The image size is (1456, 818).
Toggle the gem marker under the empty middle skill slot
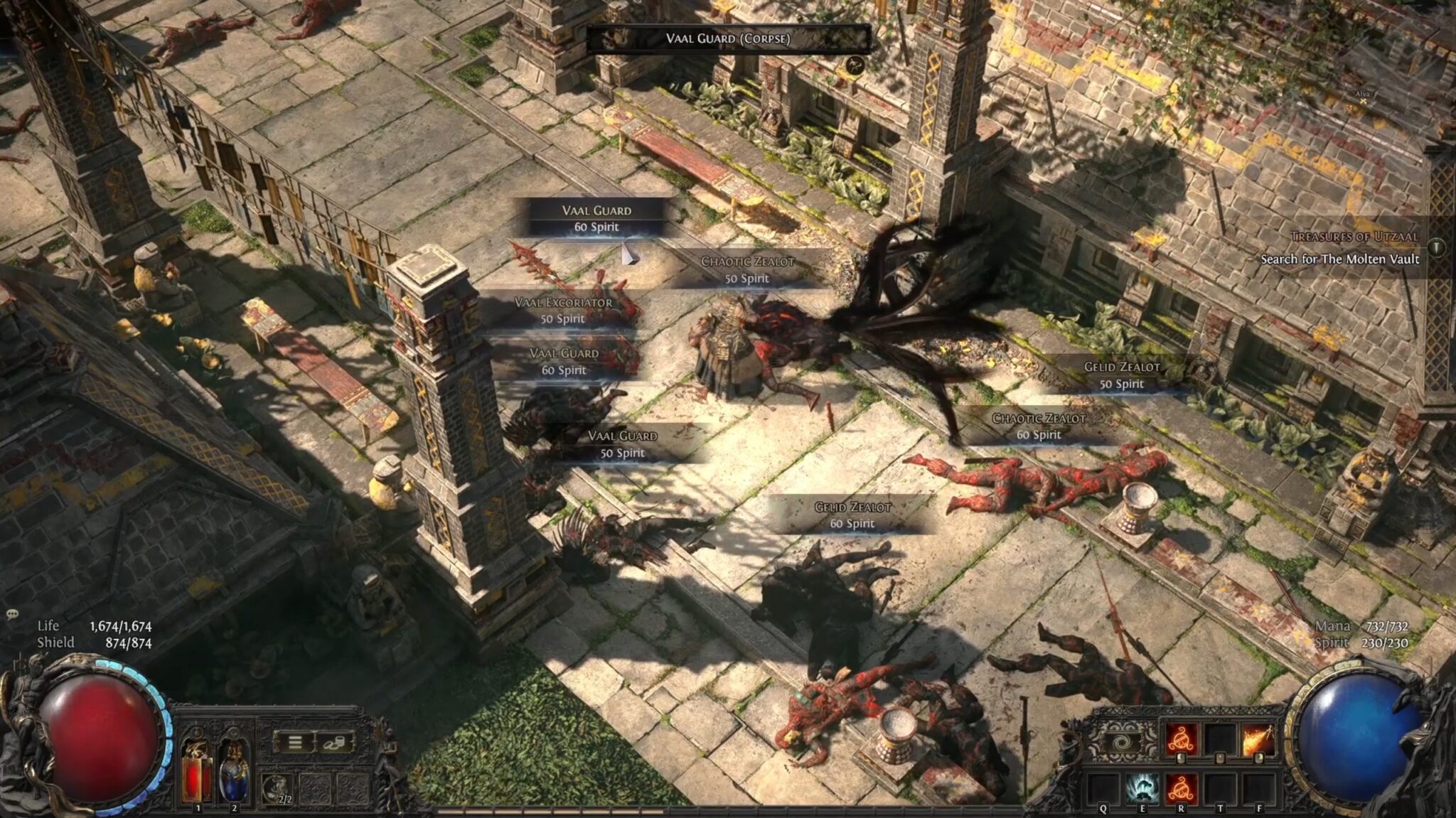(x=1219, y=758)
